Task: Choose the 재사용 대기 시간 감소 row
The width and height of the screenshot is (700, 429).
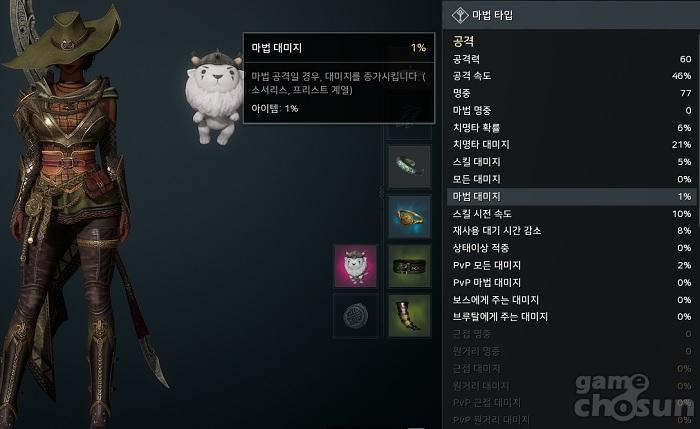Action: tap(570, 231)
